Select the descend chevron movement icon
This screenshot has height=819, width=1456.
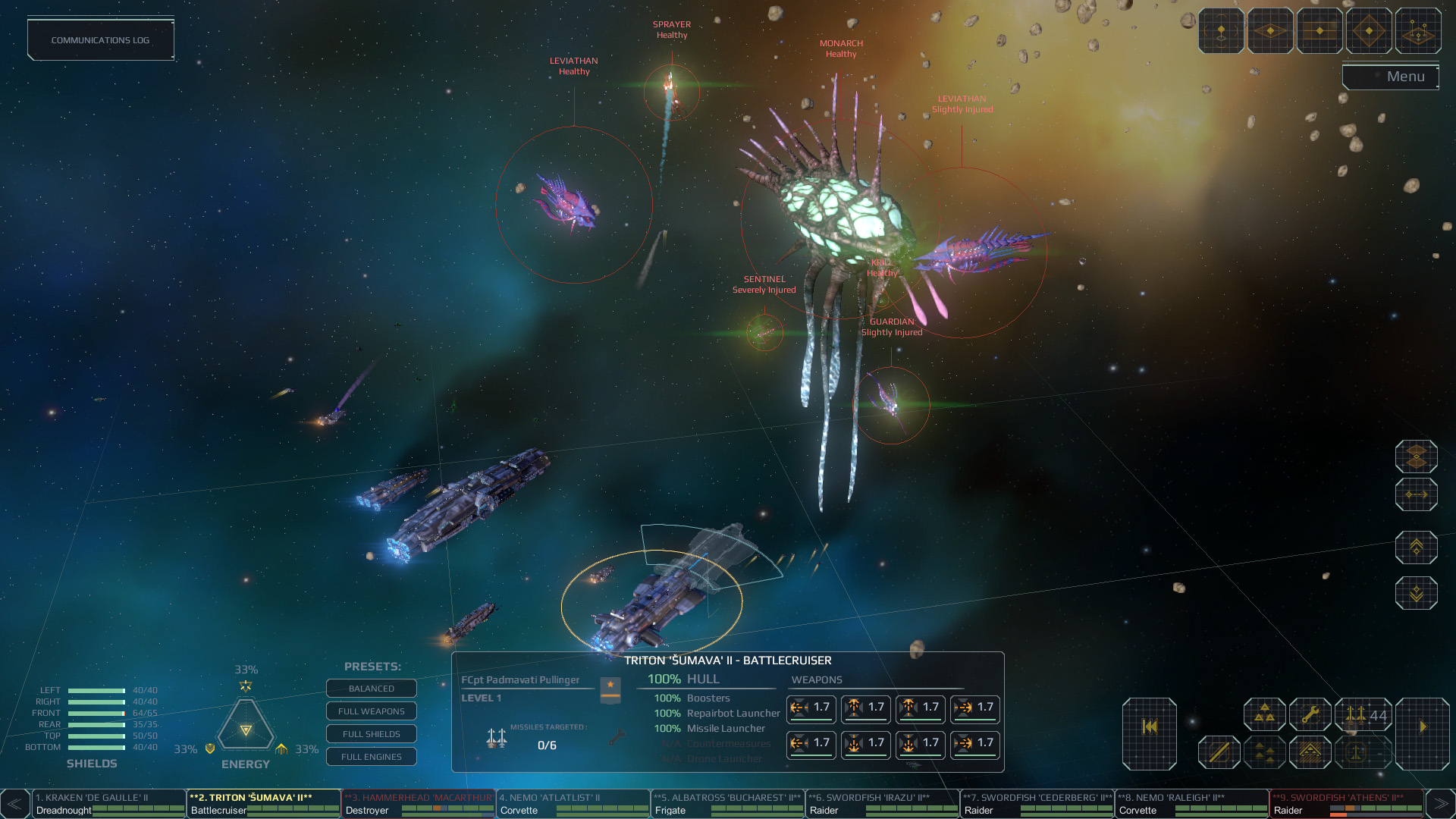[1417, 591]
